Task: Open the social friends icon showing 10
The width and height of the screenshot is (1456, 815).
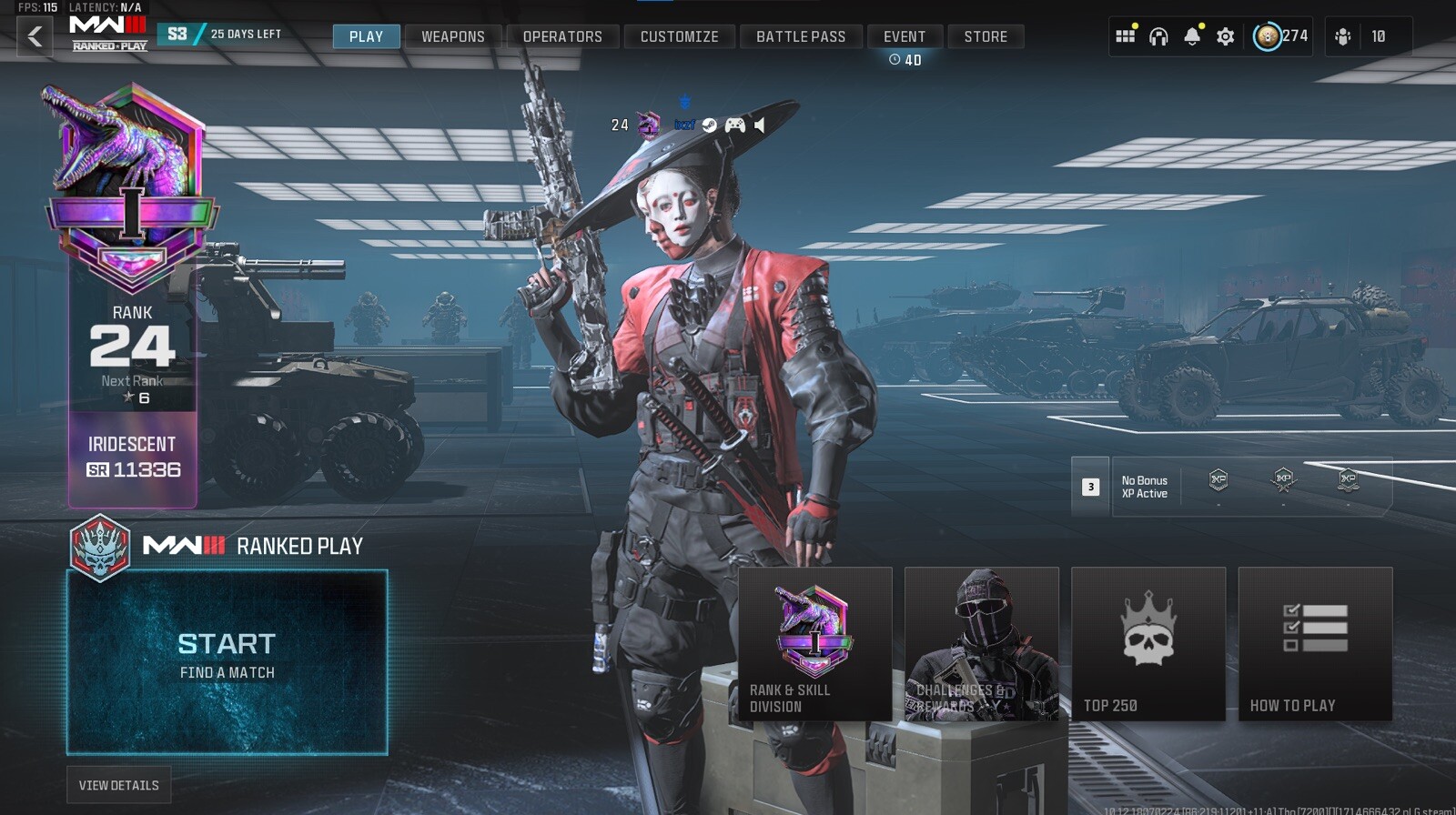Action: click(x=1341, y=36)
